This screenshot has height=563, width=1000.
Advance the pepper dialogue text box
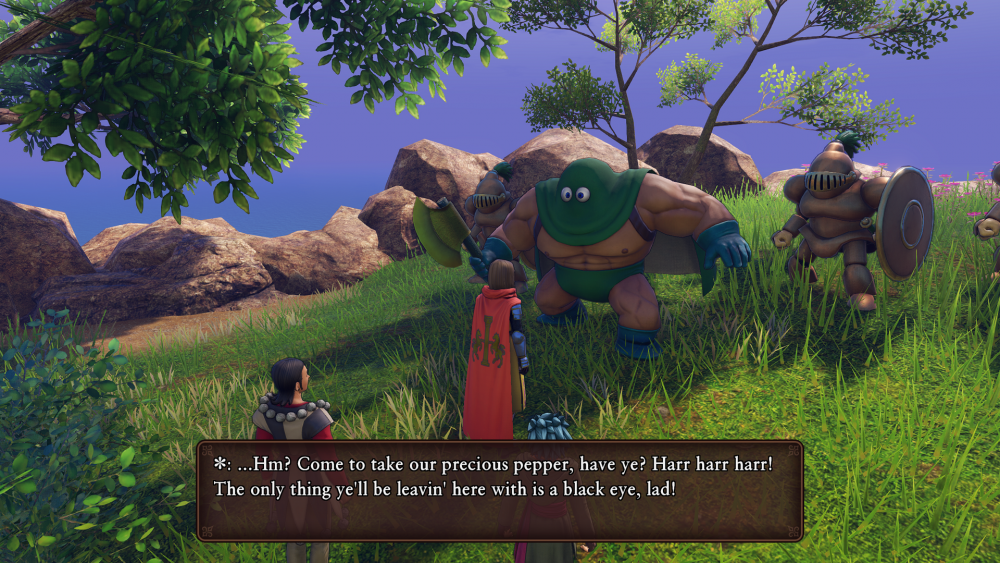[x=499, y=490]
